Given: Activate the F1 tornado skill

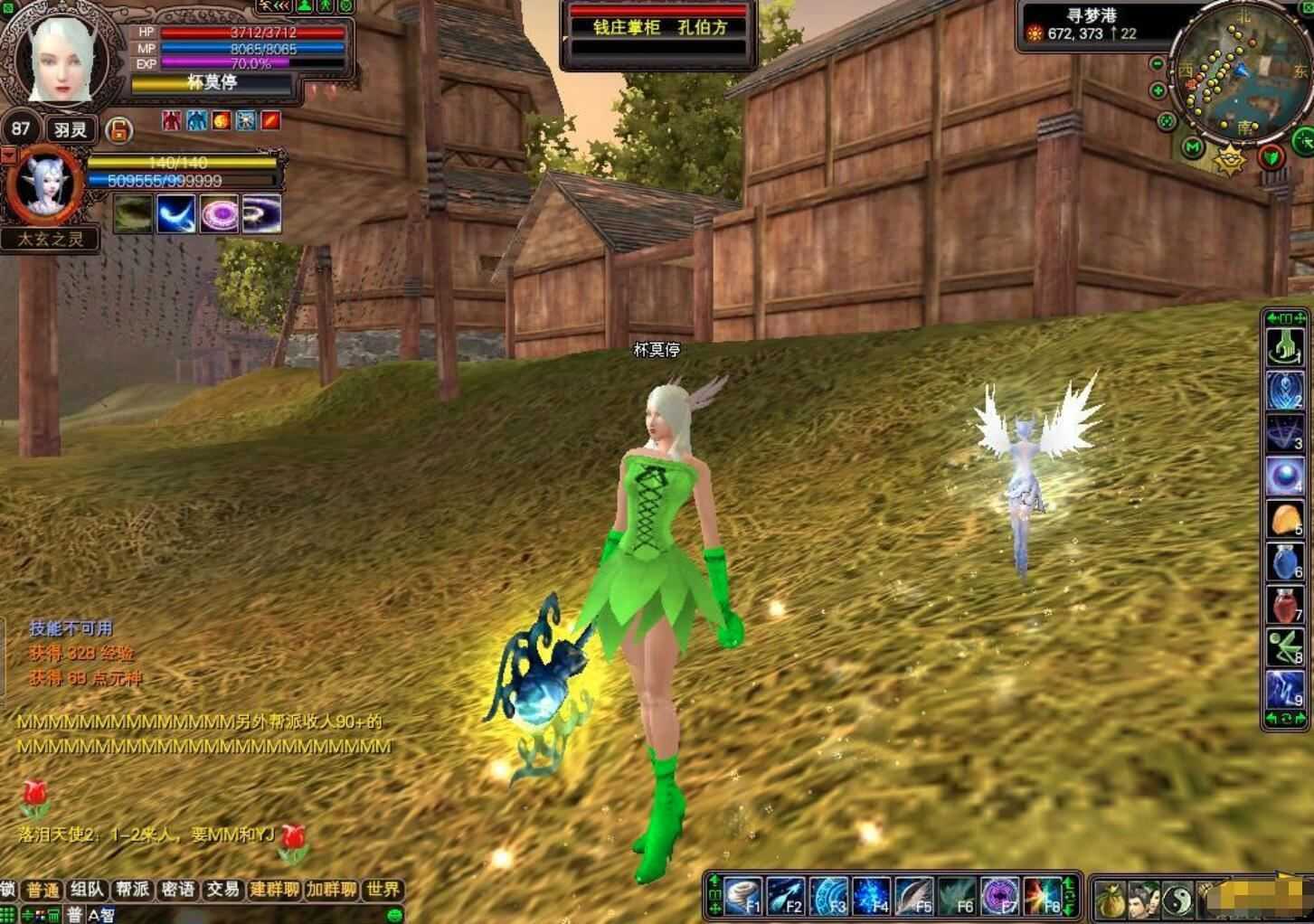Looking at the screenshot, I should click(x=743, y=896).
